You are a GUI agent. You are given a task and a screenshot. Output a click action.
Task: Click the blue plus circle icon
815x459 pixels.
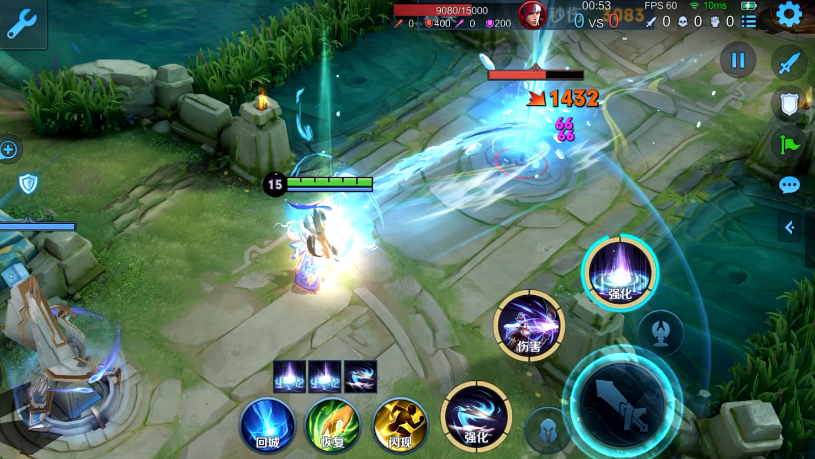[x=9, y=150]
